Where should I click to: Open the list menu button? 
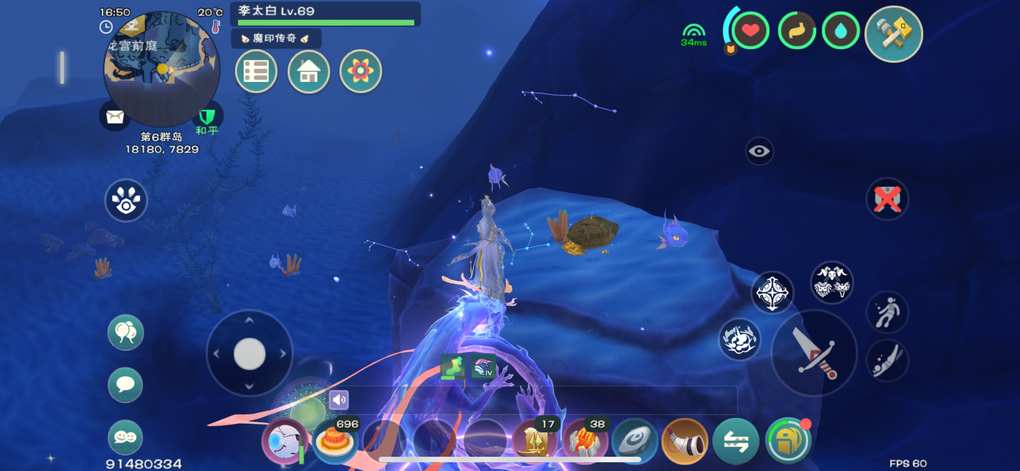(256, 71)
